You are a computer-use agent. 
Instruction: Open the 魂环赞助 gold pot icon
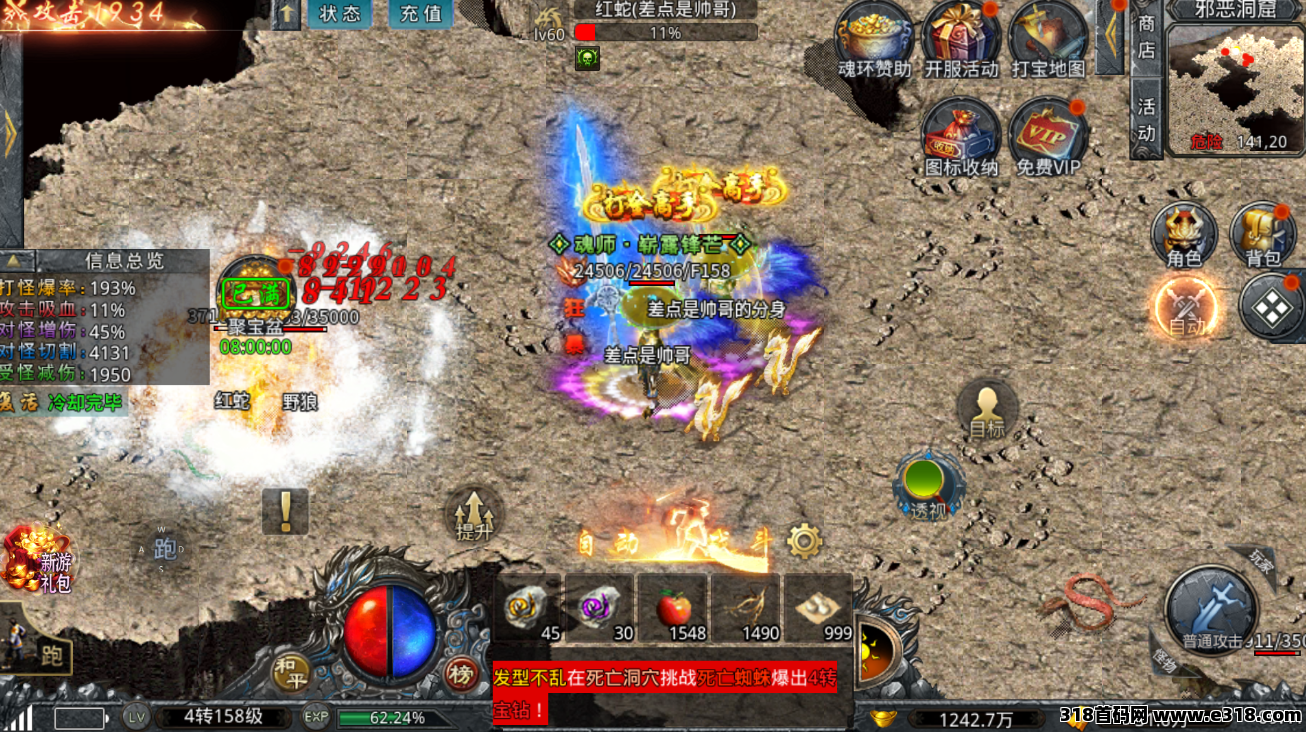pyautogui.click(x=874, y=38)
